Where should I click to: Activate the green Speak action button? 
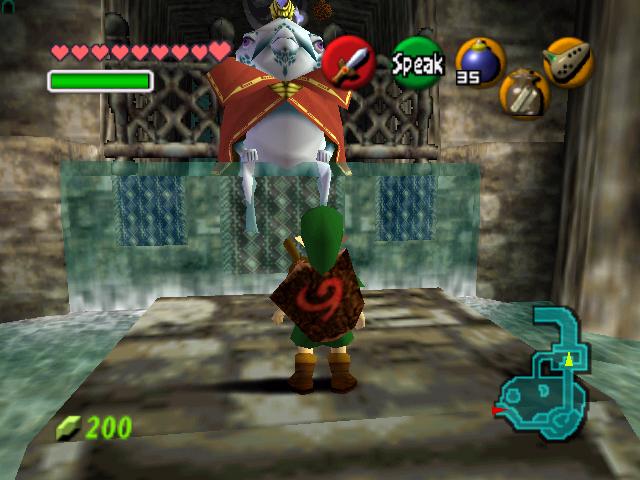tap(417, 62)
